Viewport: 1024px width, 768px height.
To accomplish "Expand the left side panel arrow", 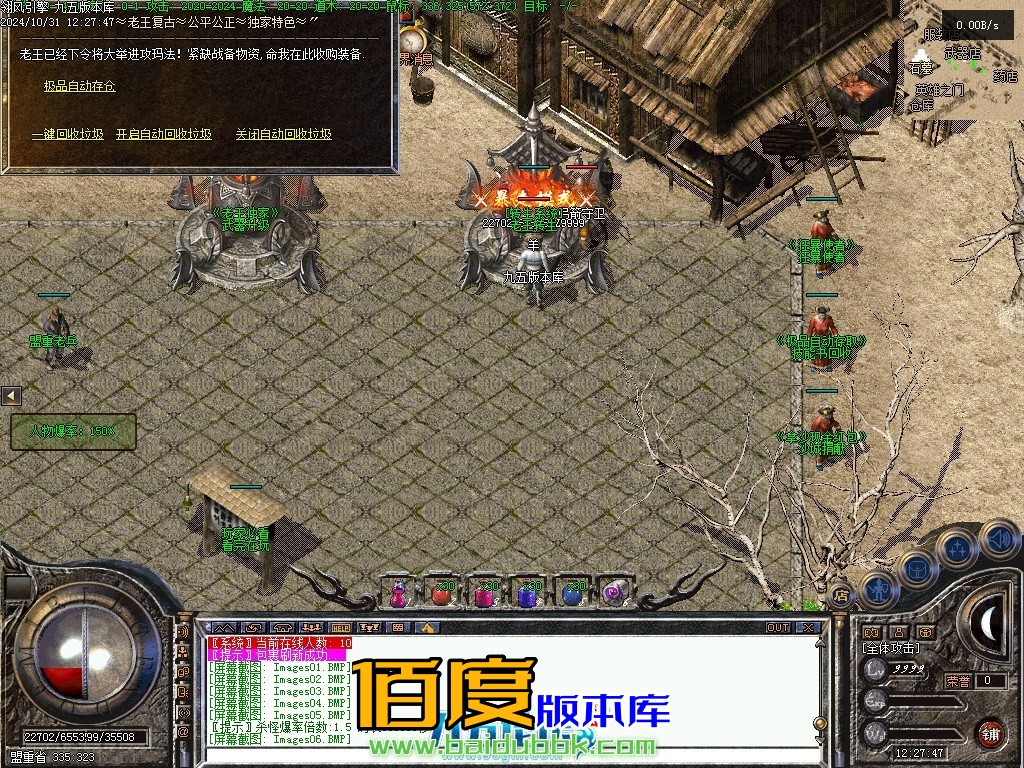I will [x=11, y=396].
